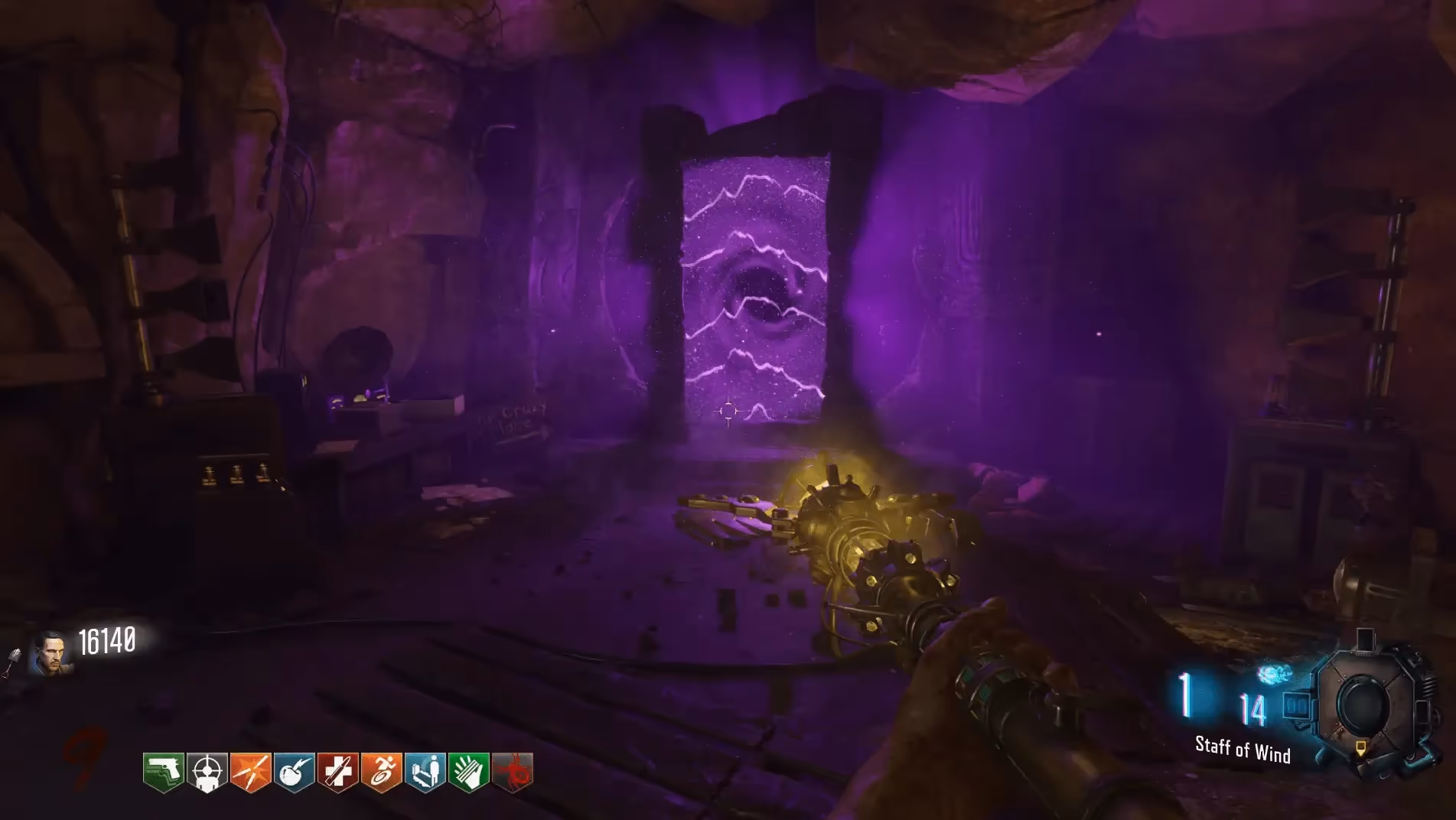Choose the green Speed Cola hand perk icon
This screenshot has width=1456, height=820.
coord(469,772)
